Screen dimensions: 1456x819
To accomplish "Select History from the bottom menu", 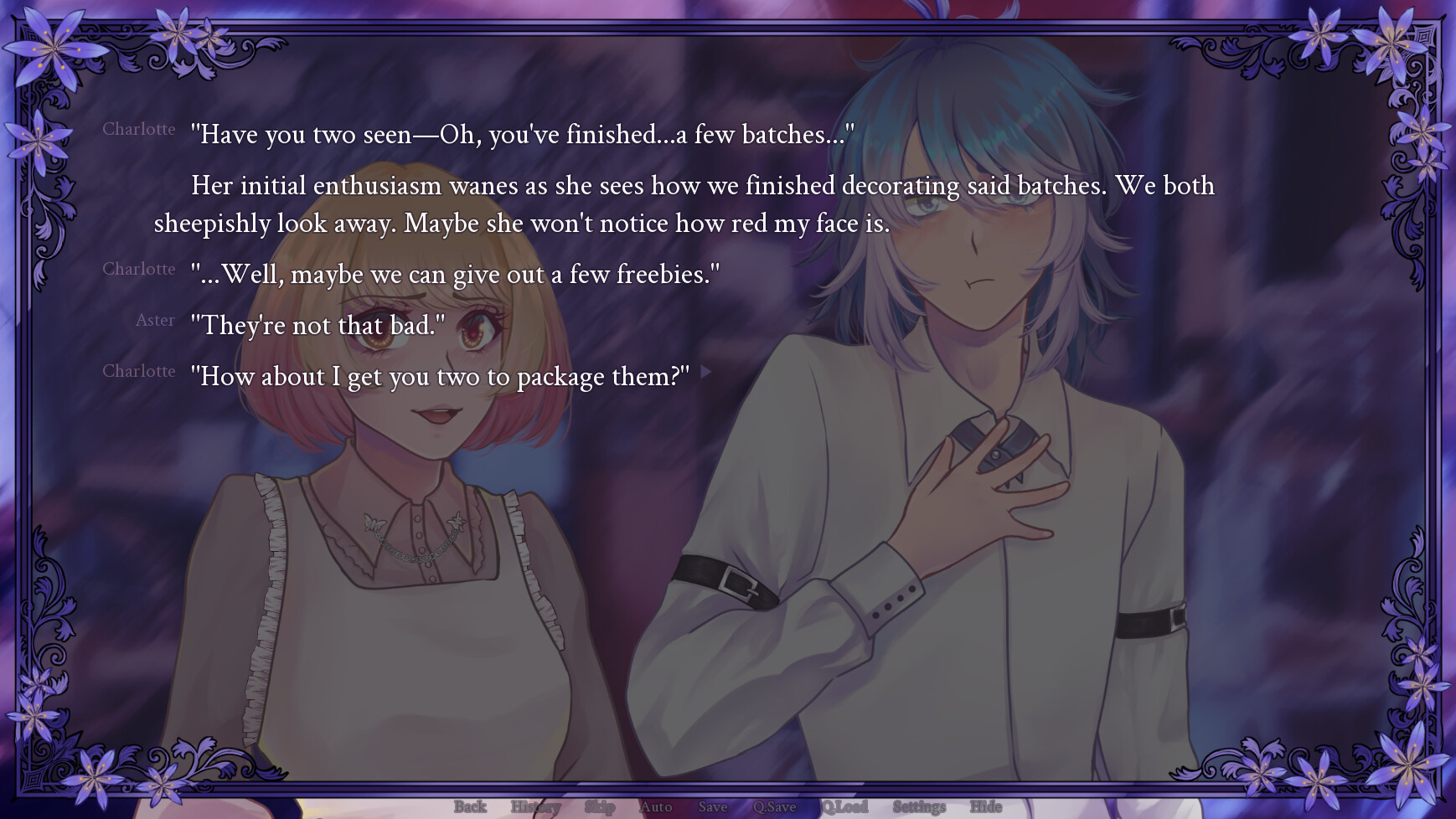I will pyautogui.click(x=536, y=806).
